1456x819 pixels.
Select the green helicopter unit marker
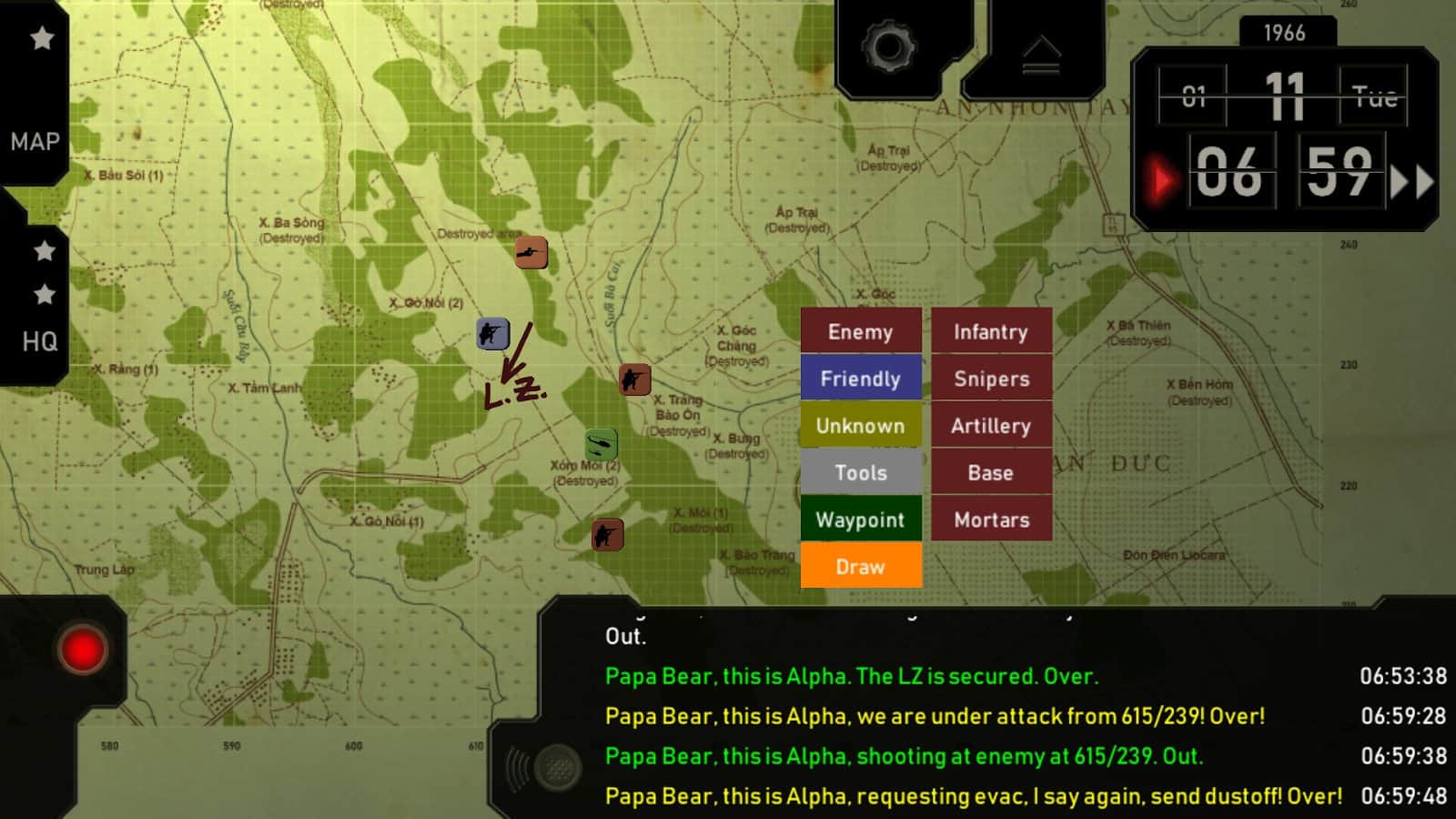tap(602, 444)
